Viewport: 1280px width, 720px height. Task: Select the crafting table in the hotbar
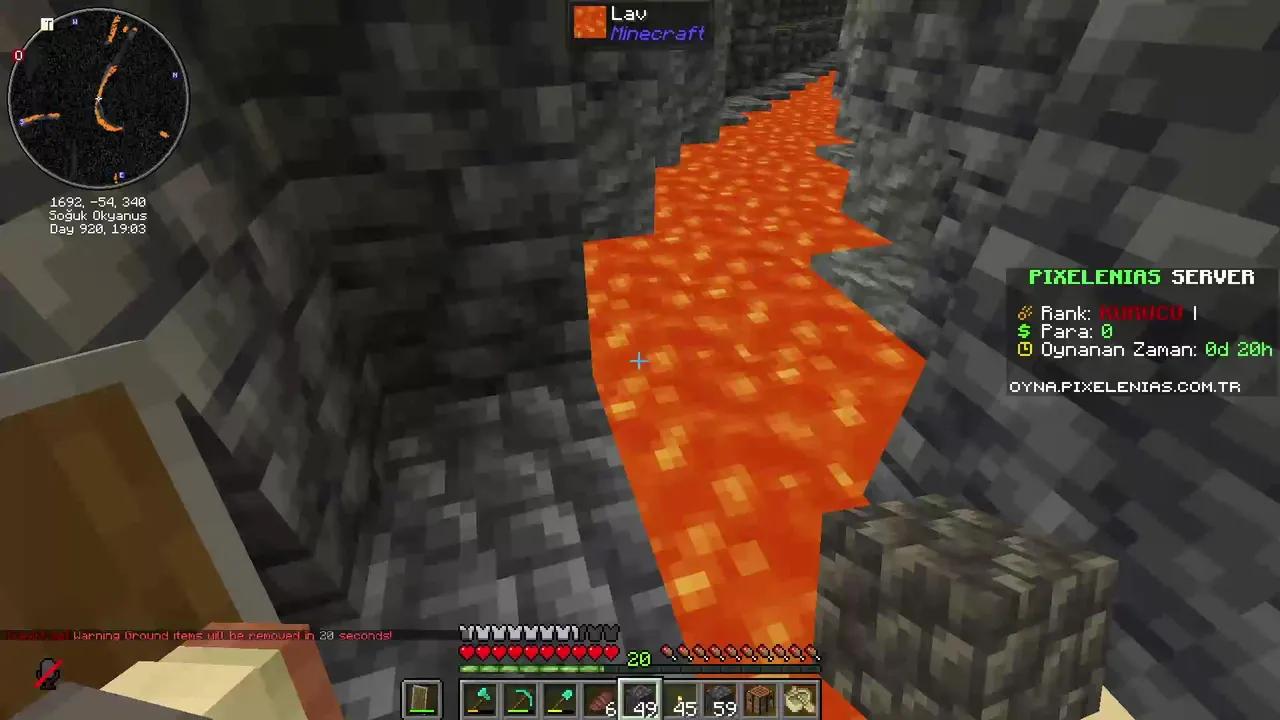[x=760, y=698]
